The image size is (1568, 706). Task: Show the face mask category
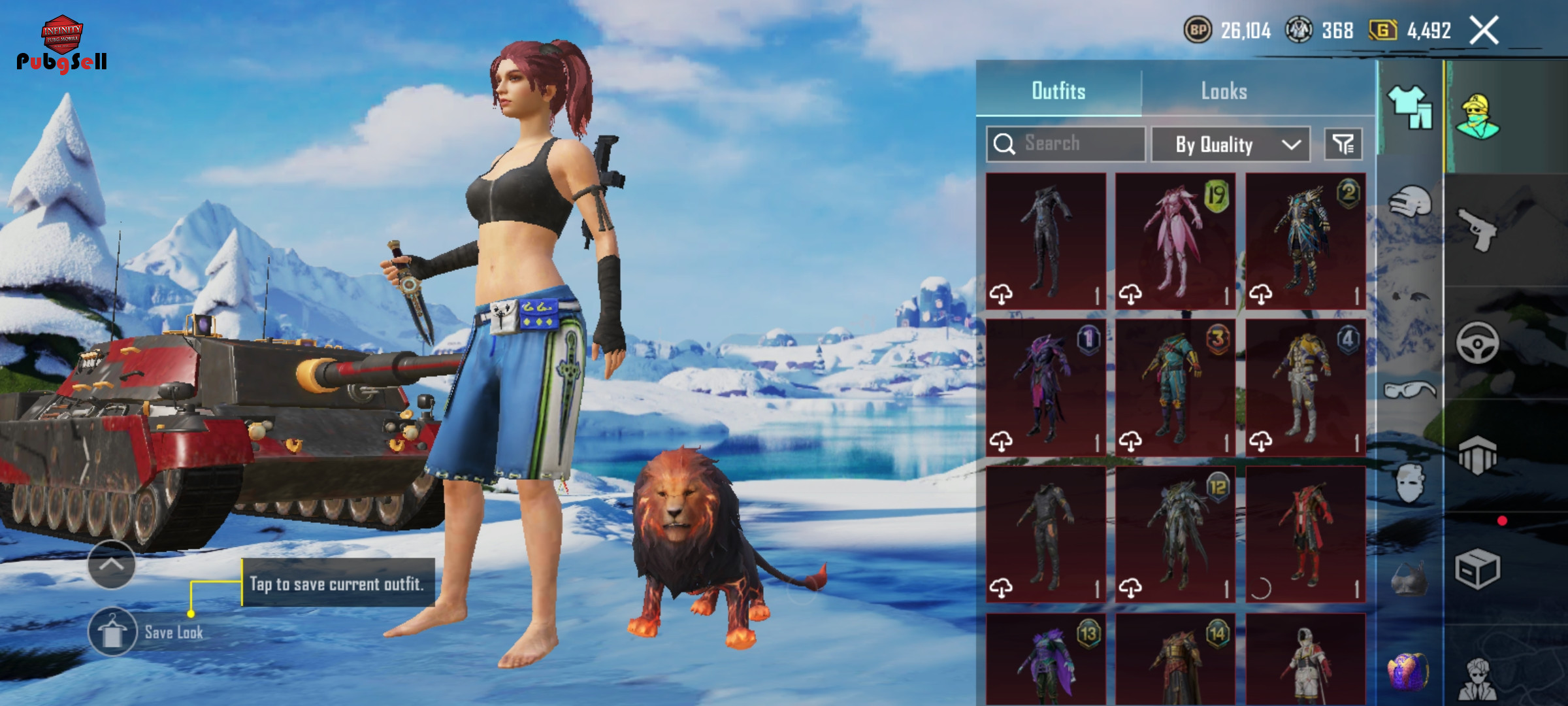point(1410,484)
